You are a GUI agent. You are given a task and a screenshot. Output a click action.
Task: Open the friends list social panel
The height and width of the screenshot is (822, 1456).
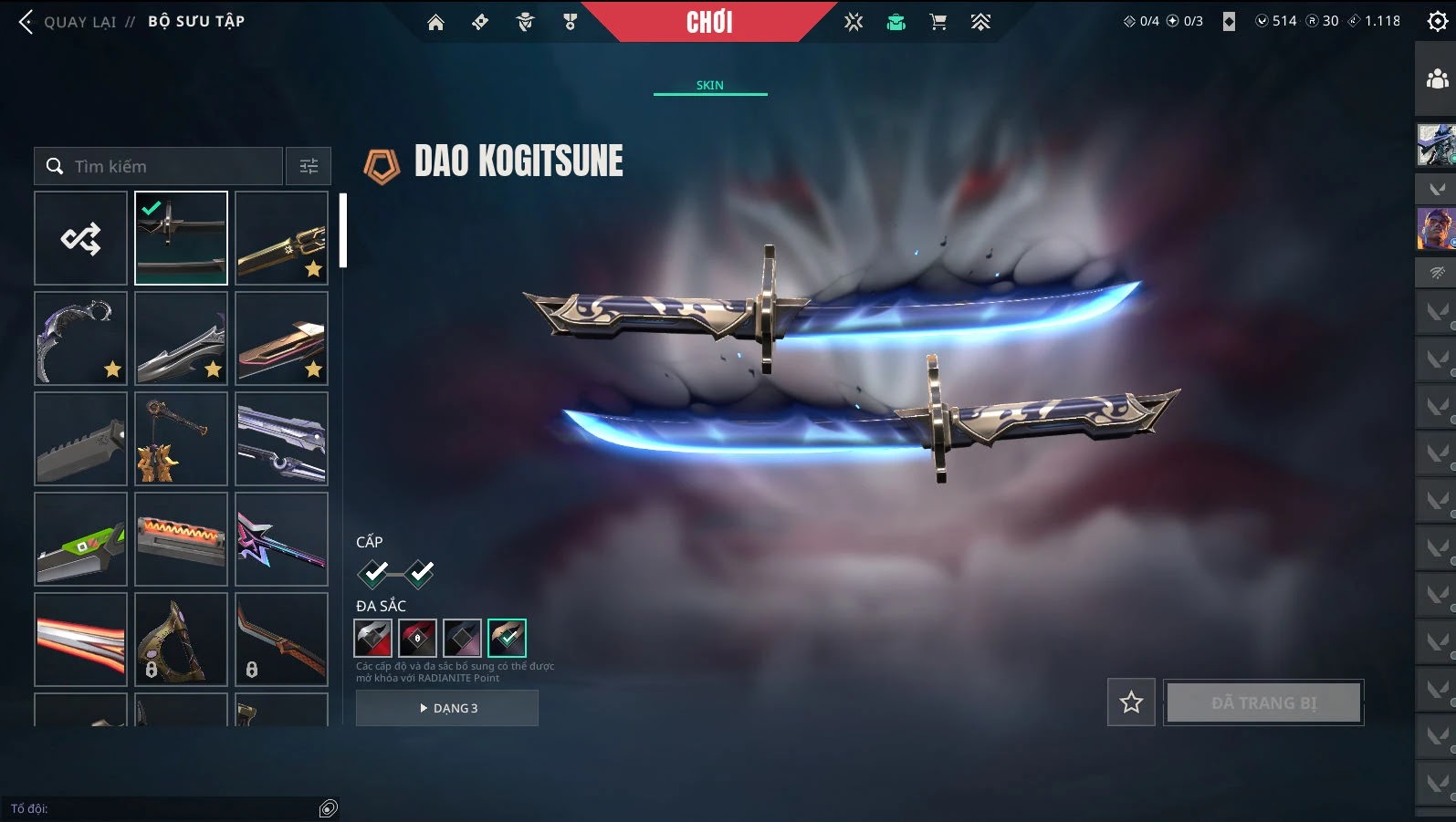1437,78
